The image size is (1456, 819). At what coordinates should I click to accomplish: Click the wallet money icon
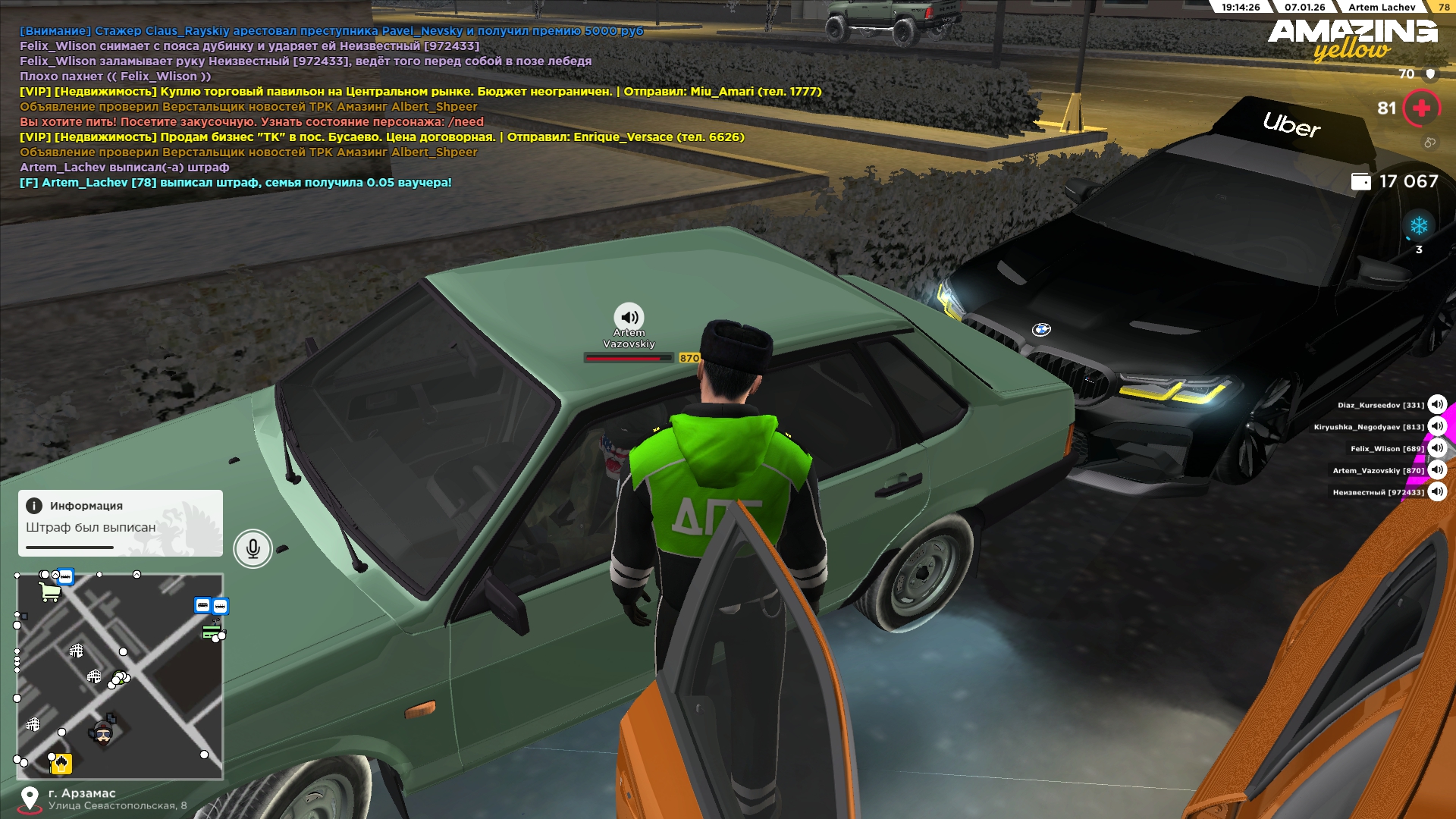(x=1361, y=181)
